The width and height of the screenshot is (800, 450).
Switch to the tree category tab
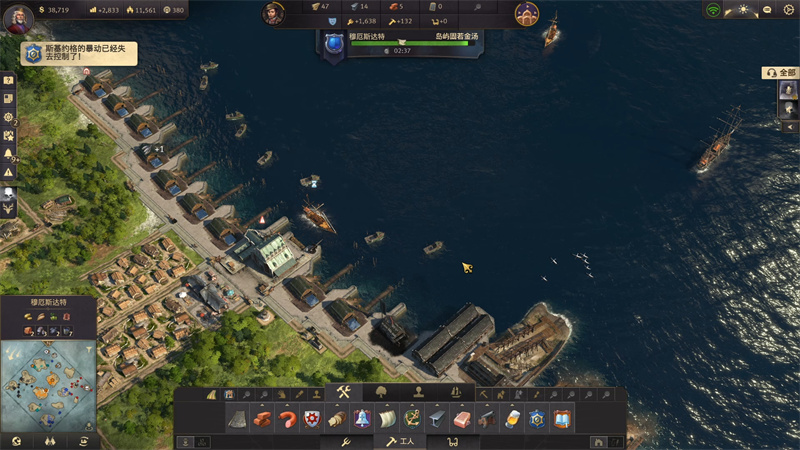(381, 392)
